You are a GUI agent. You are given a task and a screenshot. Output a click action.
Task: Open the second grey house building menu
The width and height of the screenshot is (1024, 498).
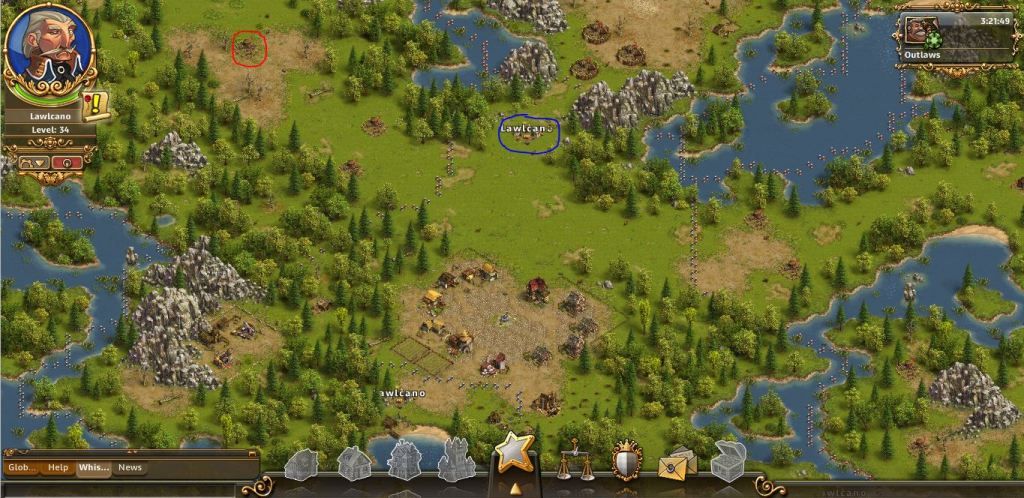354,461
